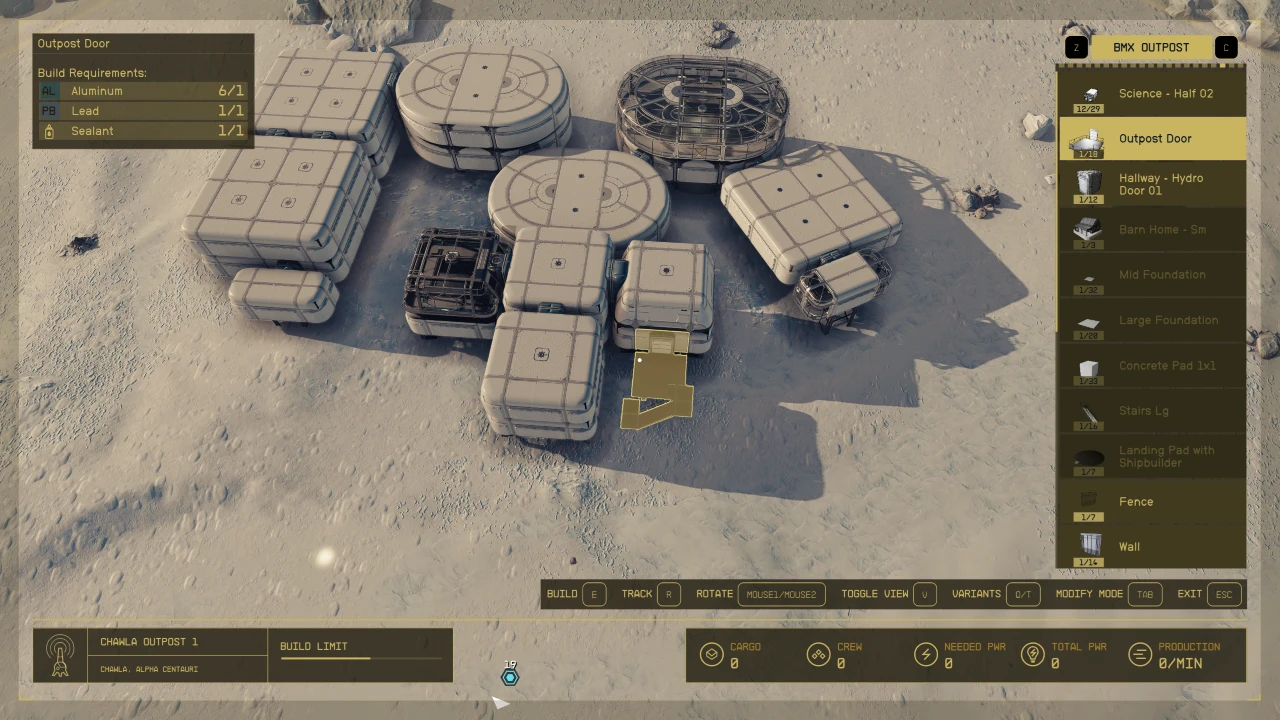Select the Wall build entry

[1152, 547]
